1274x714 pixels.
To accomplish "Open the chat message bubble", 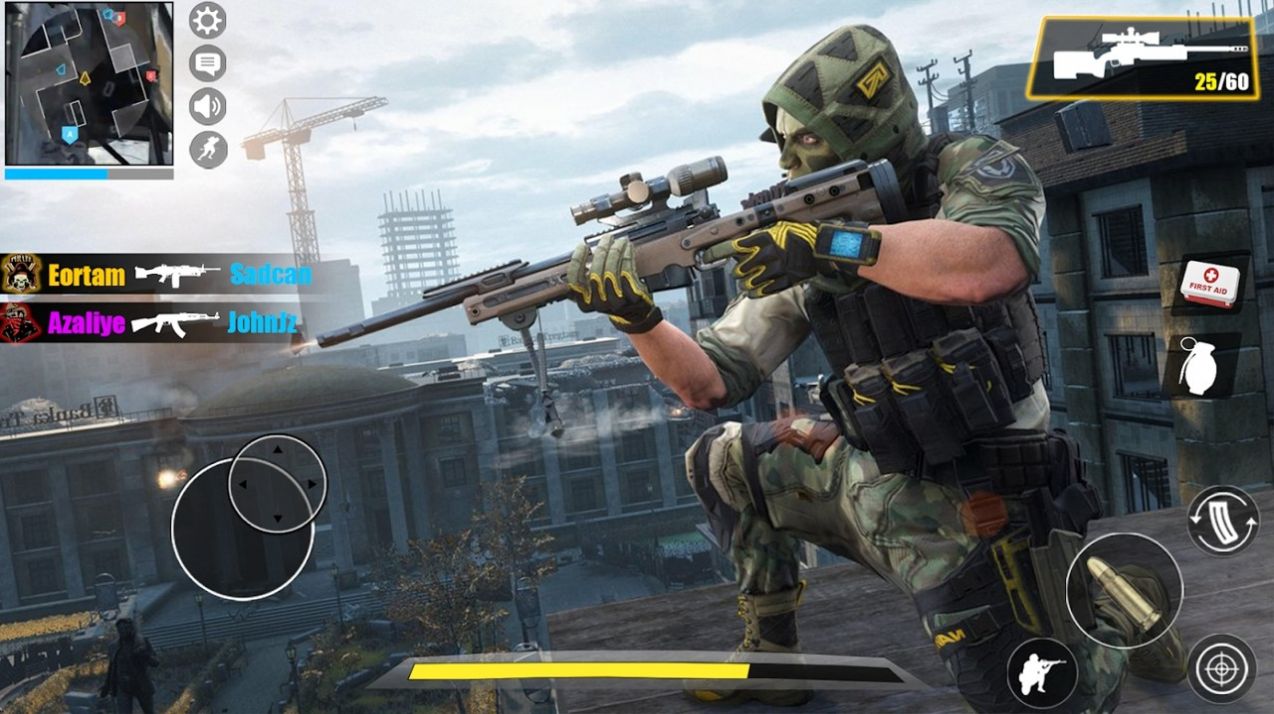I will 208,64.
